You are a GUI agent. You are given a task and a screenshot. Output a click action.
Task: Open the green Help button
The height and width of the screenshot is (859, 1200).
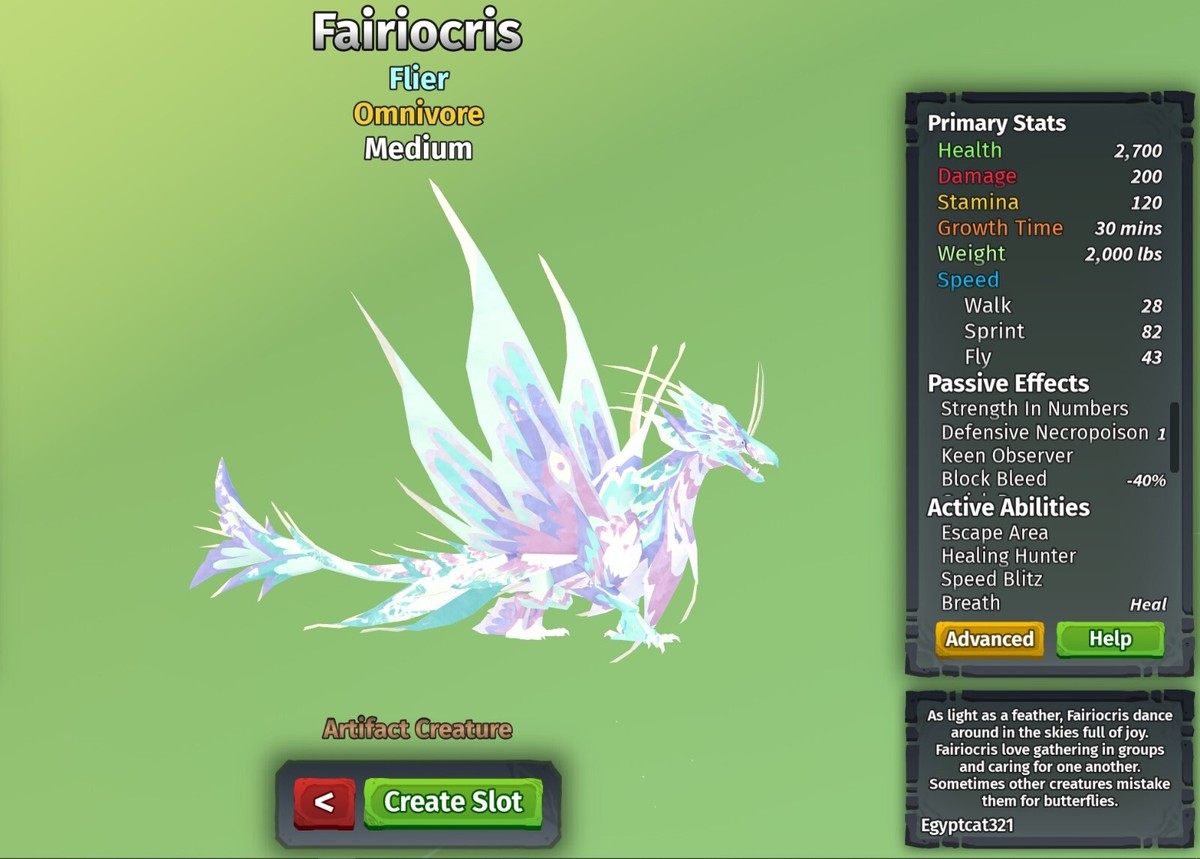pyautogui.click(x=1110, y=639)
